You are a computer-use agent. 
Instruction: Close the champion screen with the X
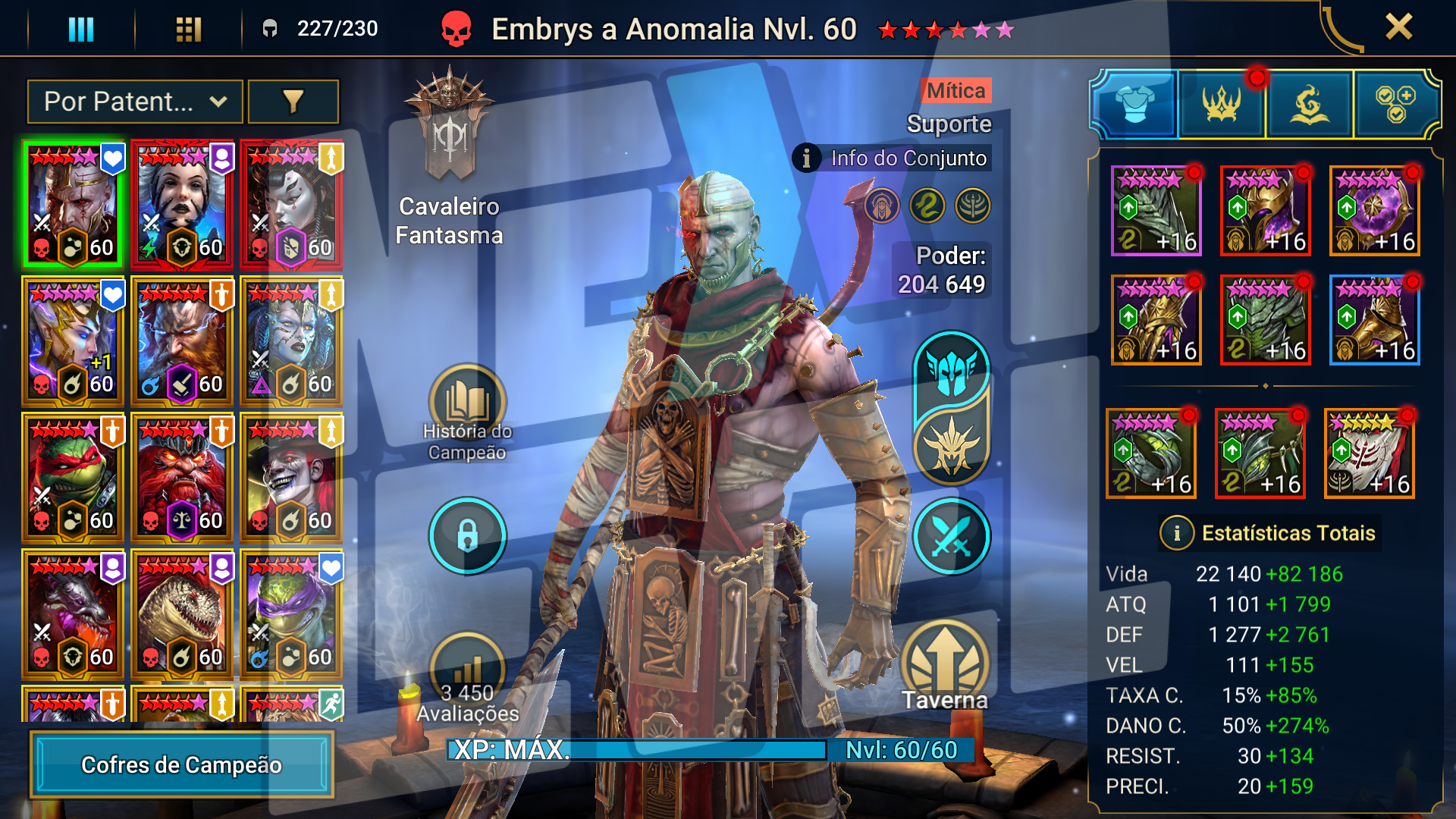(x=1398, y=27)
